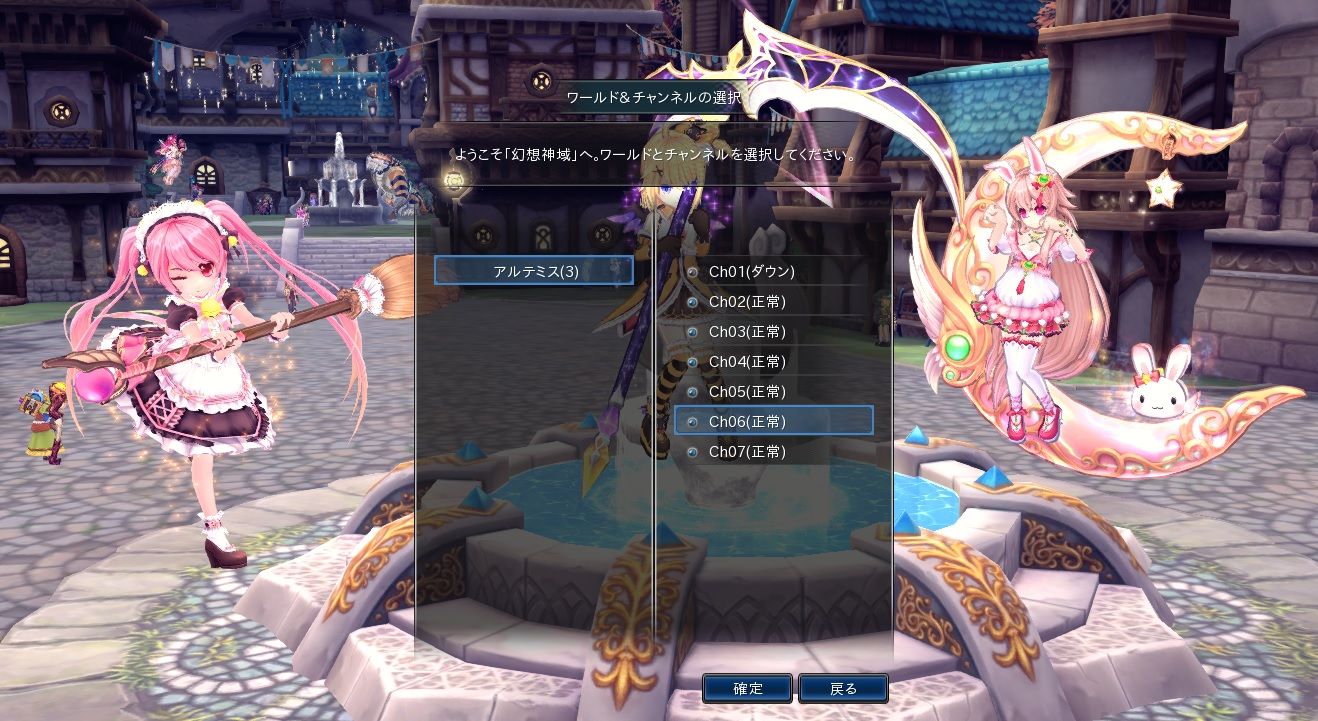Confirm selection with the 確定 button
The height and width of the screenshot is (721, 1318).
747,688
